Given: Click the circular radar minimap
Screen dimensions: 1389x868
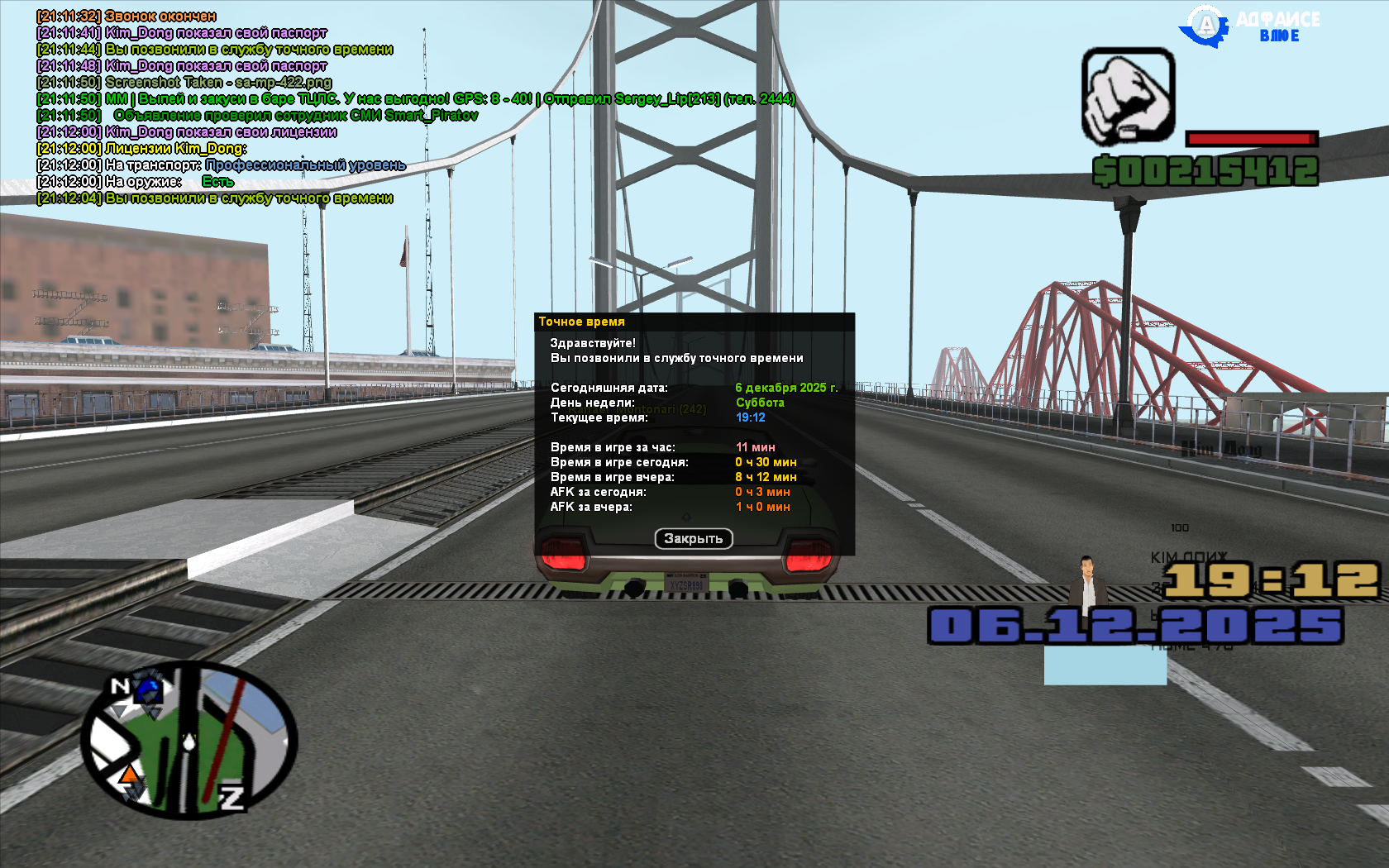Looking at the screenshot, I should (189, 740).
